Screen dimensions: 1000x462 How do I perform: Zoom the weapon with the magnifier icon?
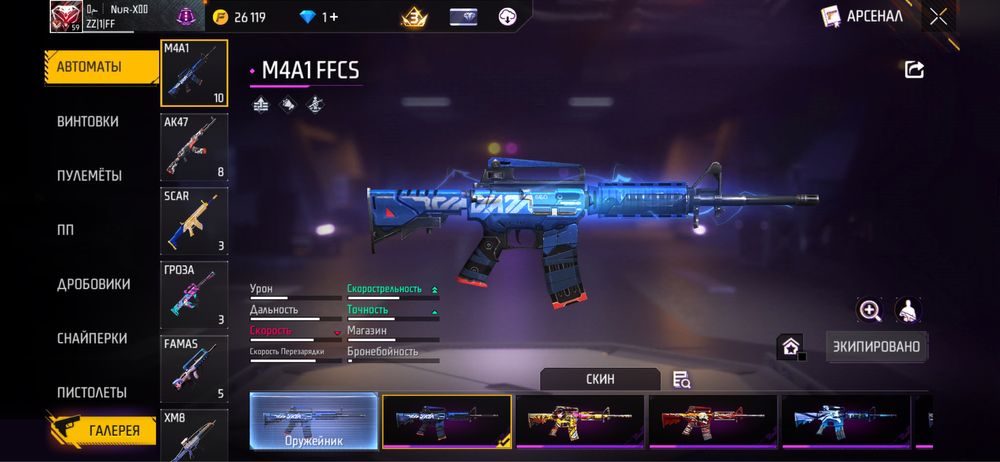point(870,310)
